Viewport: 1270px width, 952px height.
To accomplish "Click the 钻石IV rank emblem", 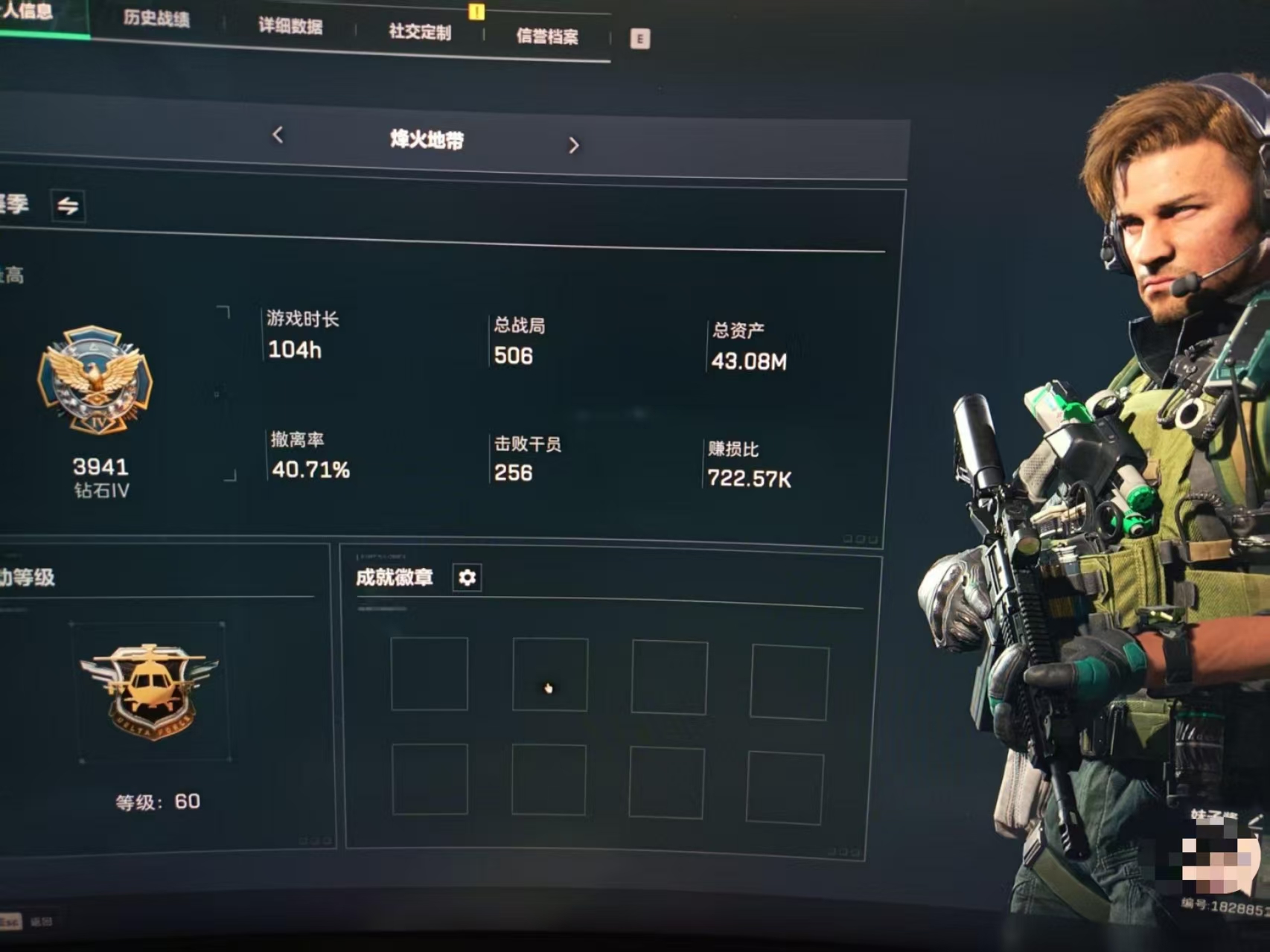I will click(95, 380).
